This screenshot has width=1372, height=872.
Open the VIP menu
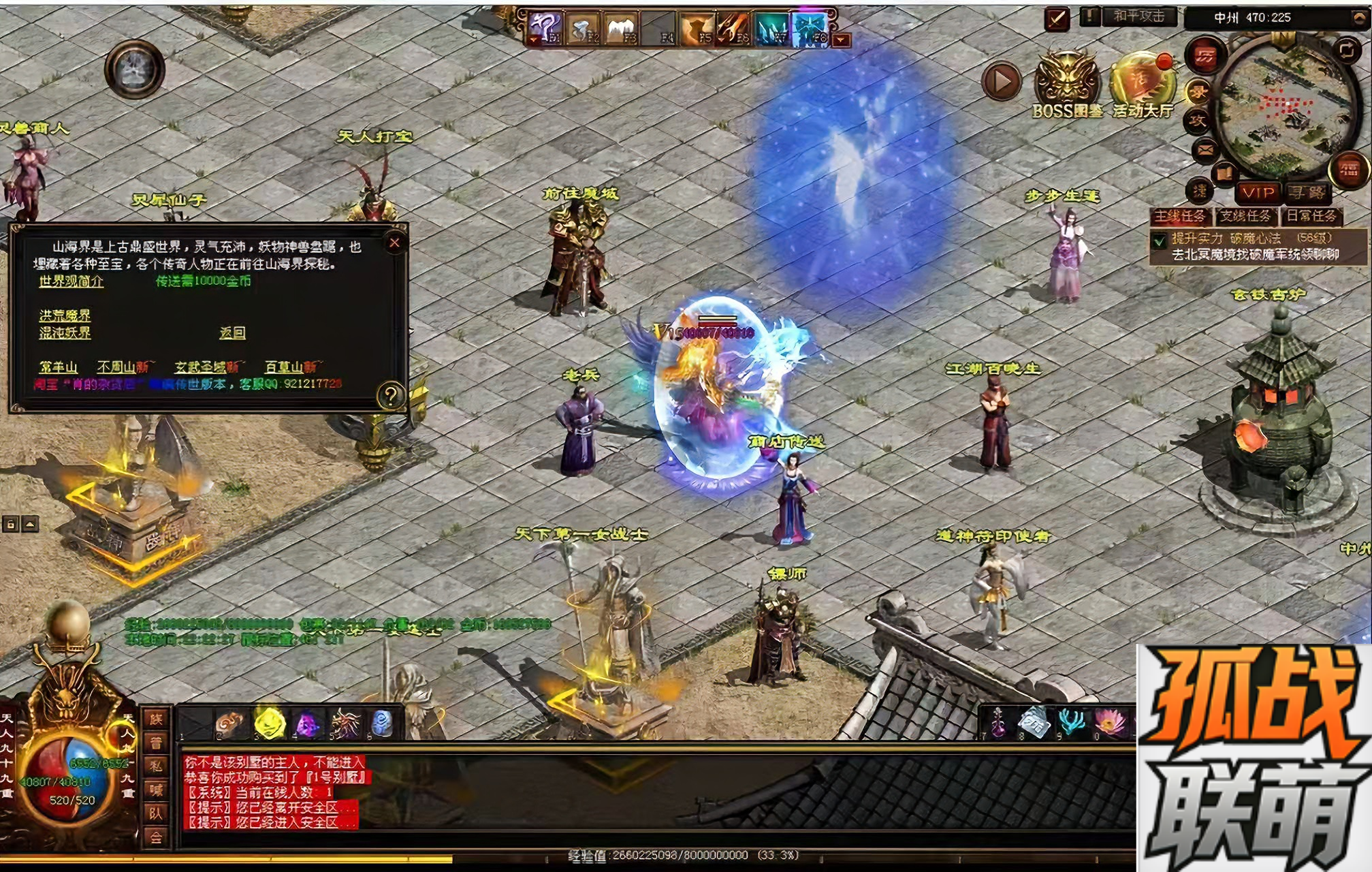(1258, 193)
